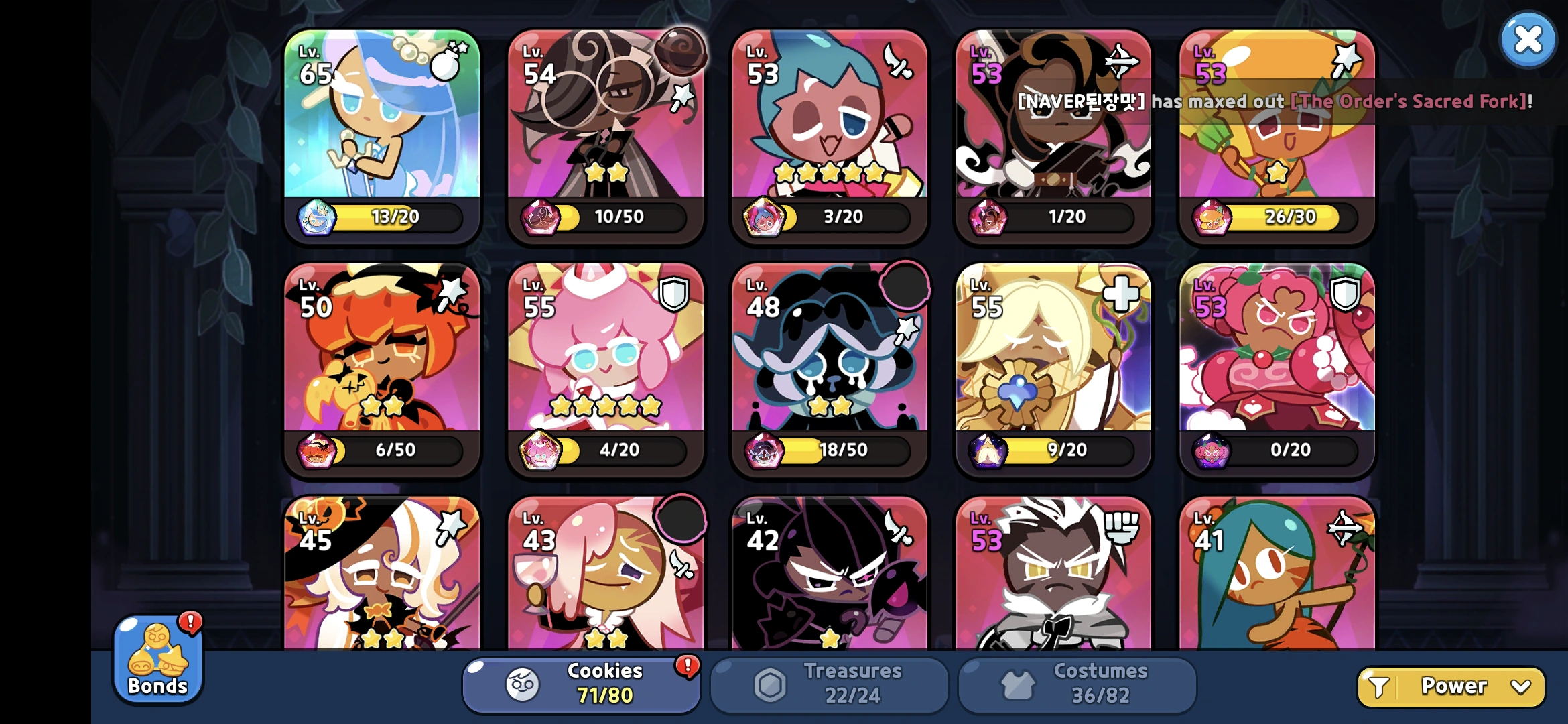Click the dagger ambush icon on Peppermint's card

click(898, 60)
